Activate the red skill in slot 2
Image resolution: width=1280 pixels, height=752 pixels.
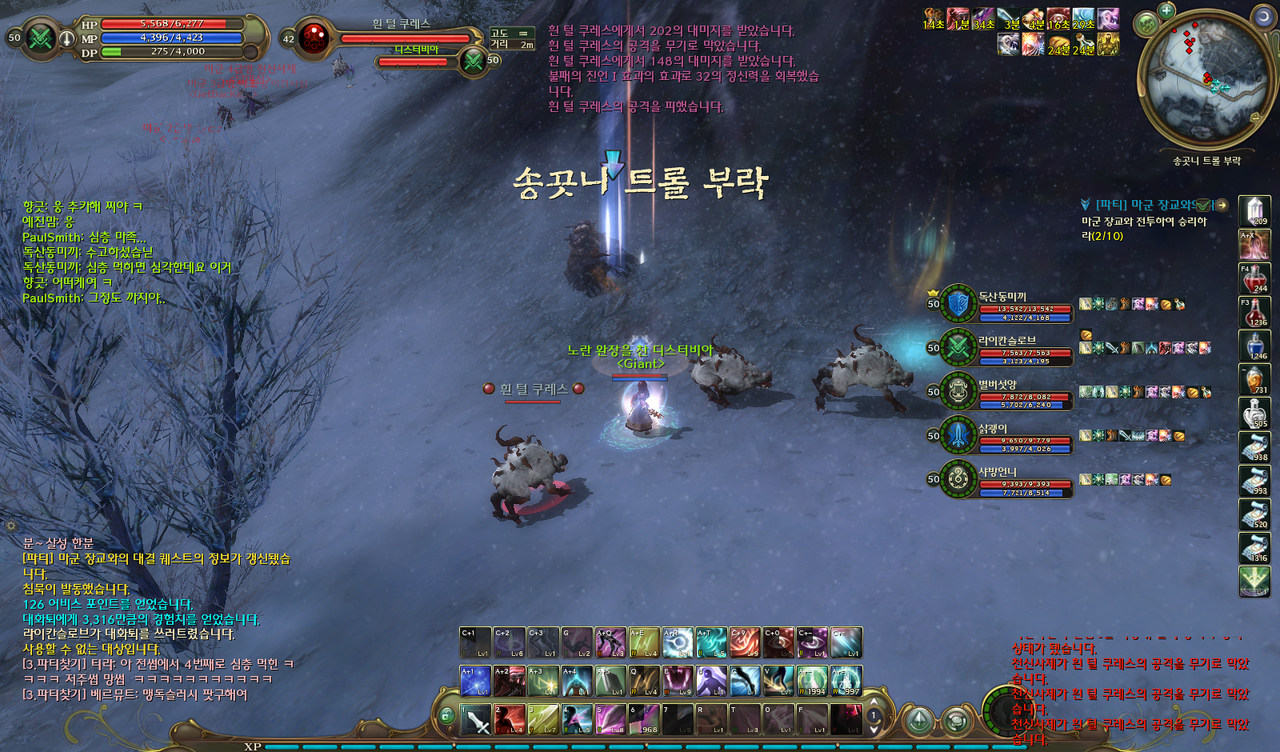tap(511, 720)
